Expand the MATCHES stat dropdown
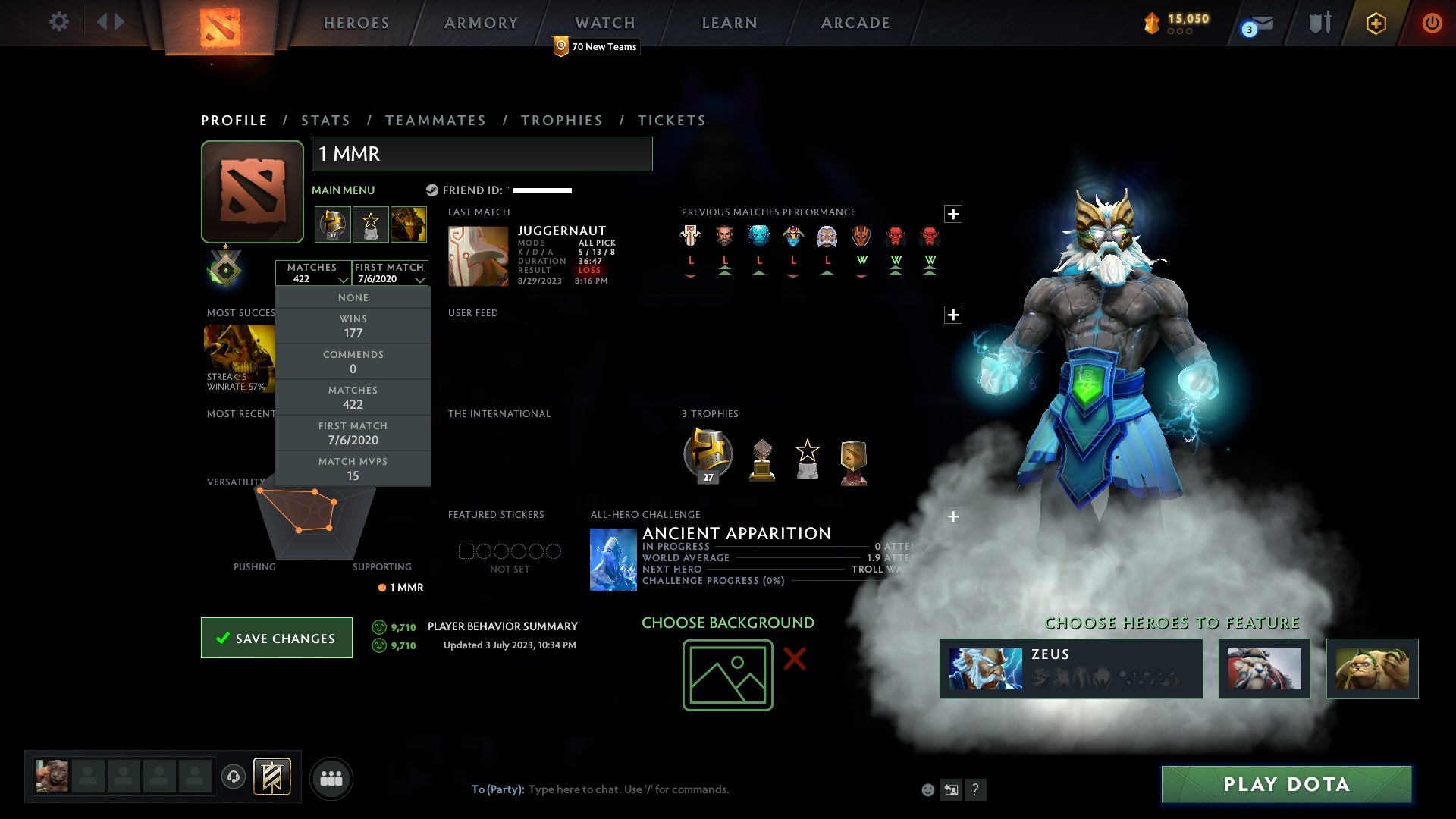 pos(313,273)
